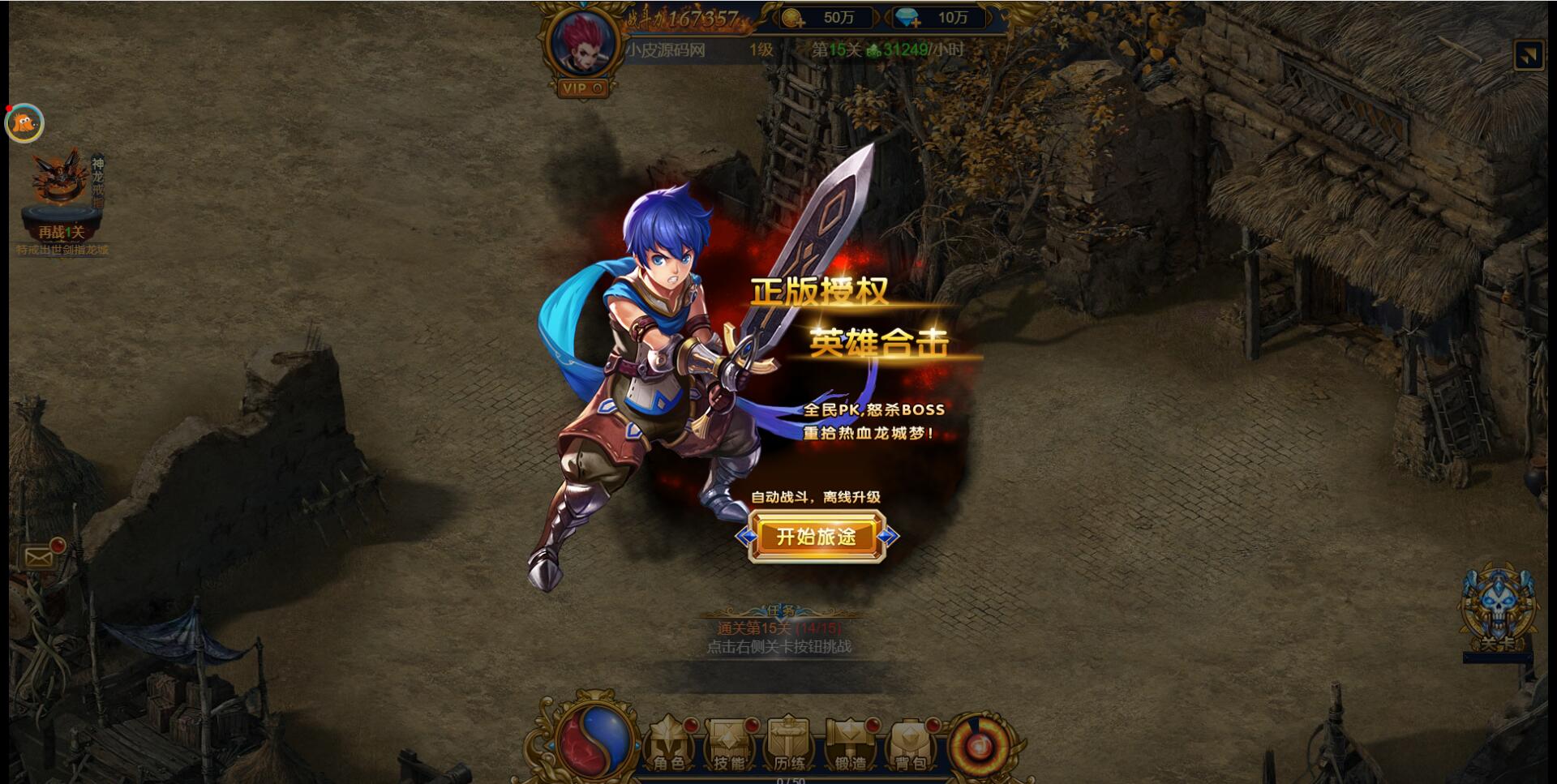This screenshot has height=784, width=1557.
Task: Open the 技能 (Skills) panel
Action: [730, 742]
